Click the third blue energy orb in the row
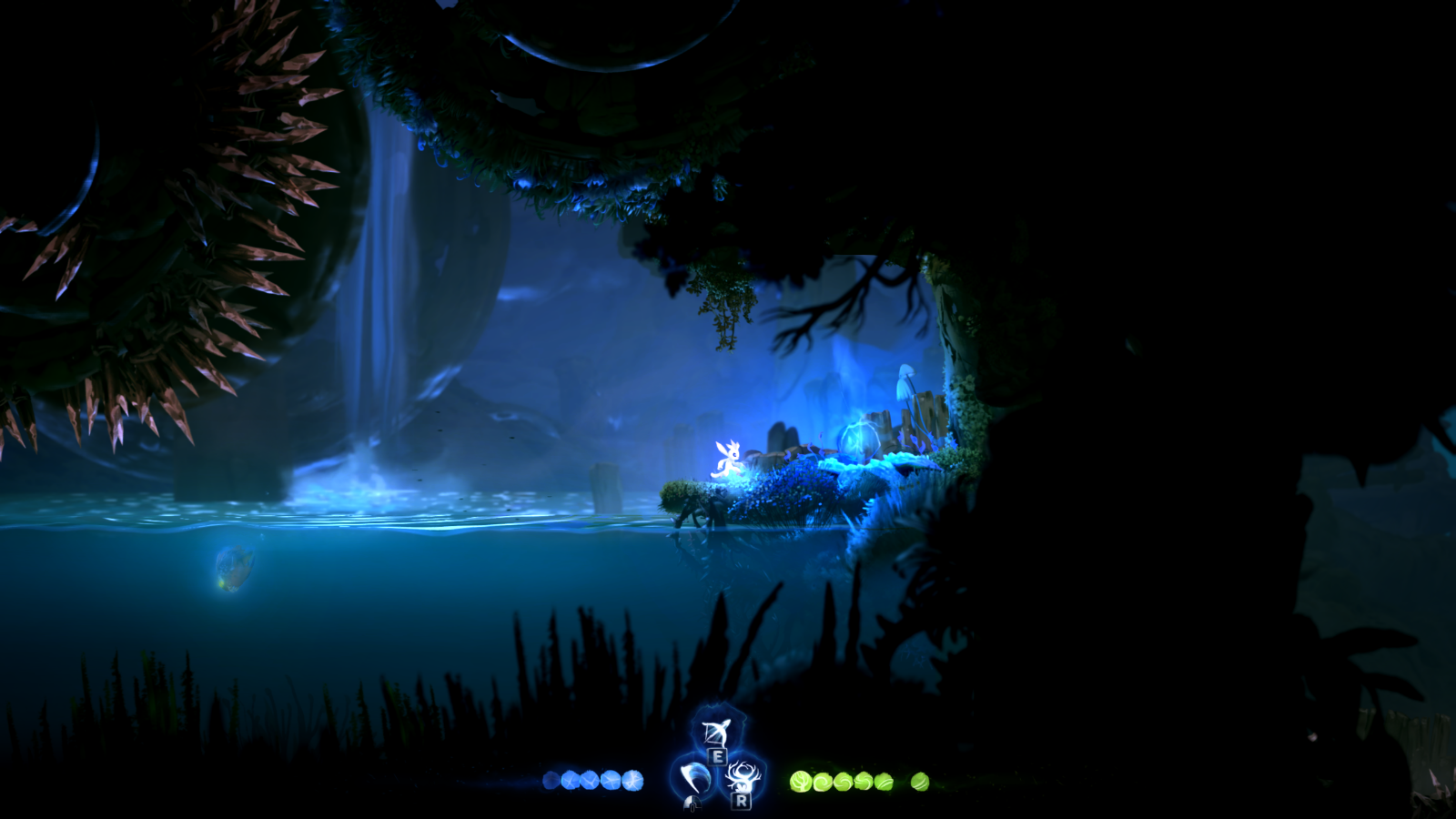Screen dimensions: 1456x819 [591, 781]
